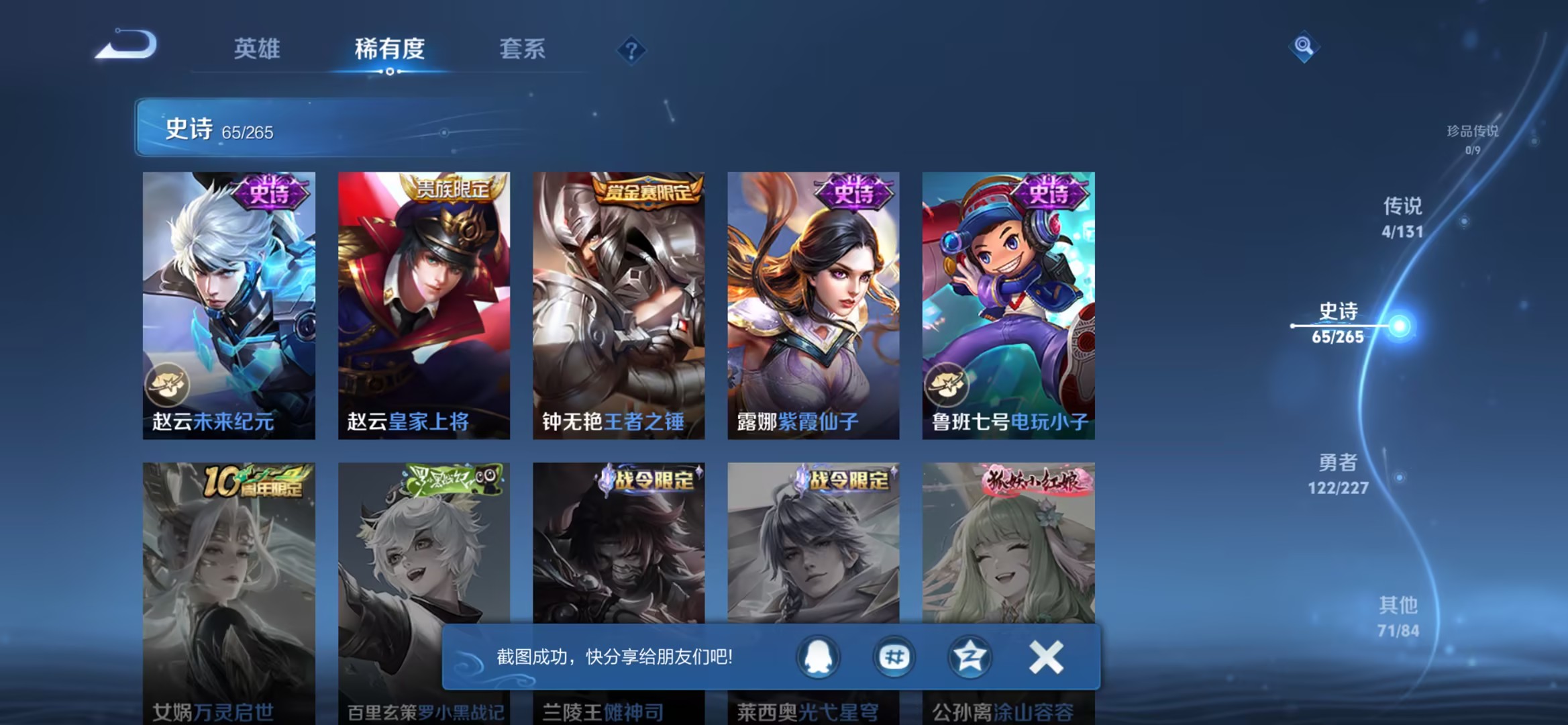Open the search function
The width and height of the screenshot is (1568, 725).
[x=1304, y=46]
